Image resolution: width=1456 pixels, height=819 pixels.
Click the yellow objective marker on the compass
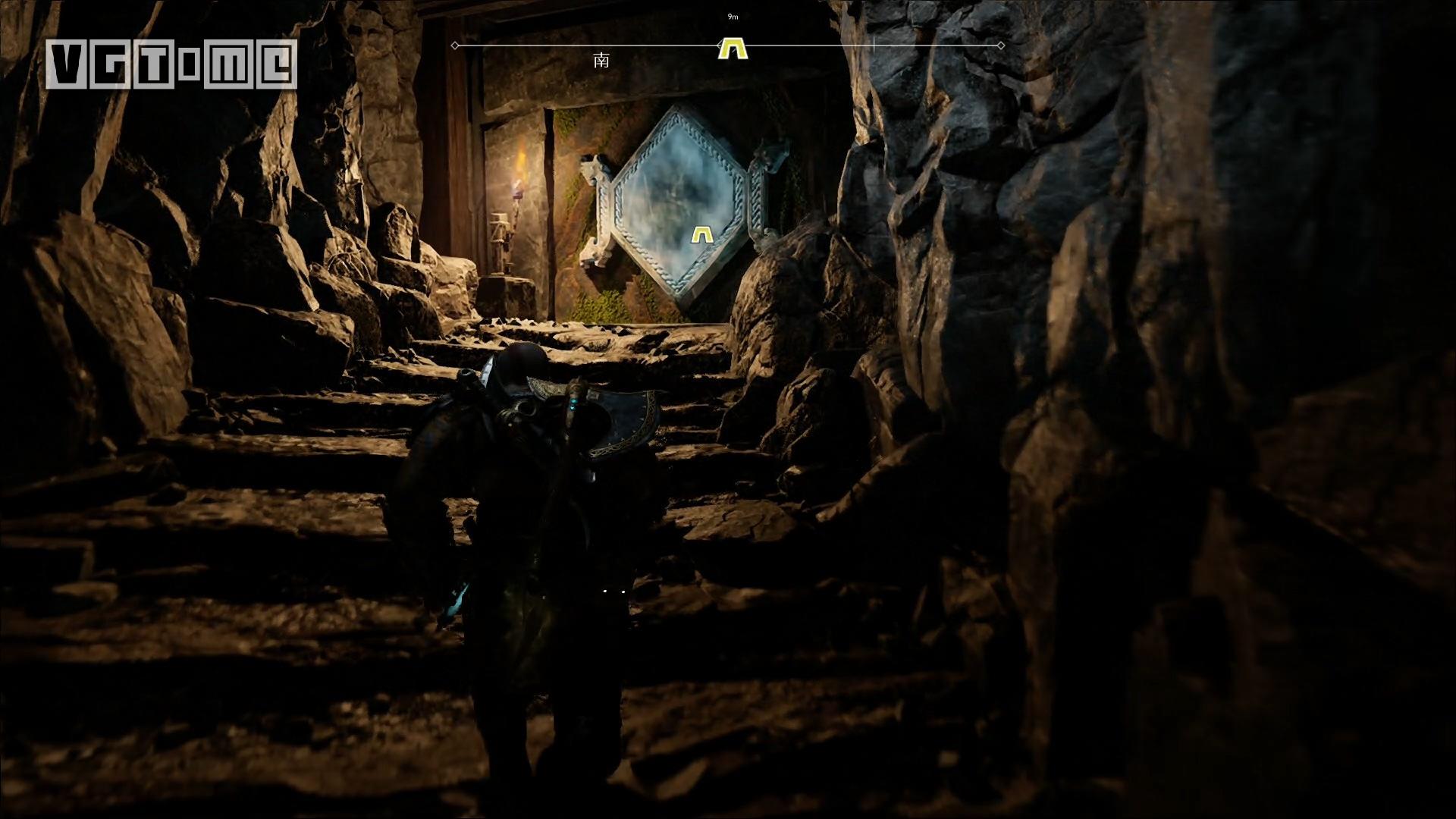tap(733, 49)
